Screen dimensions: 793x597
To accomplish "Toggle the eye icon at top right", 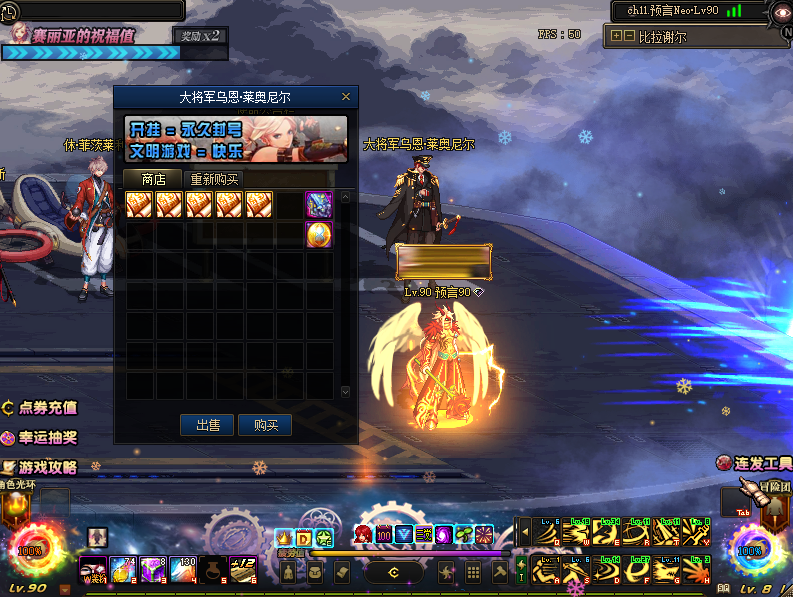I will pos(781,11).
